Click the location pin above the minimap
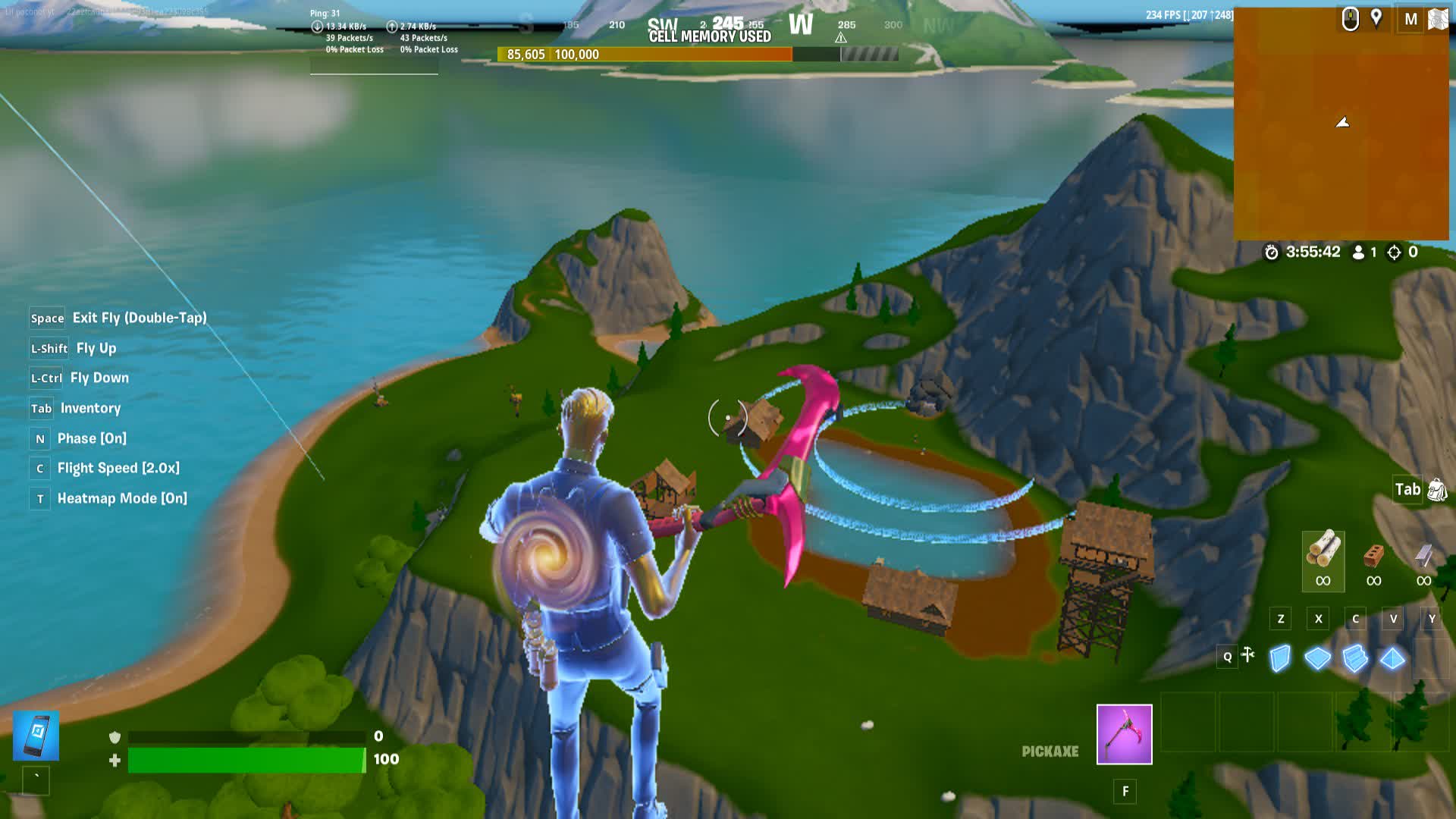The height and width of the screenshot is (819, 1456). click(x=1376, y=20)
